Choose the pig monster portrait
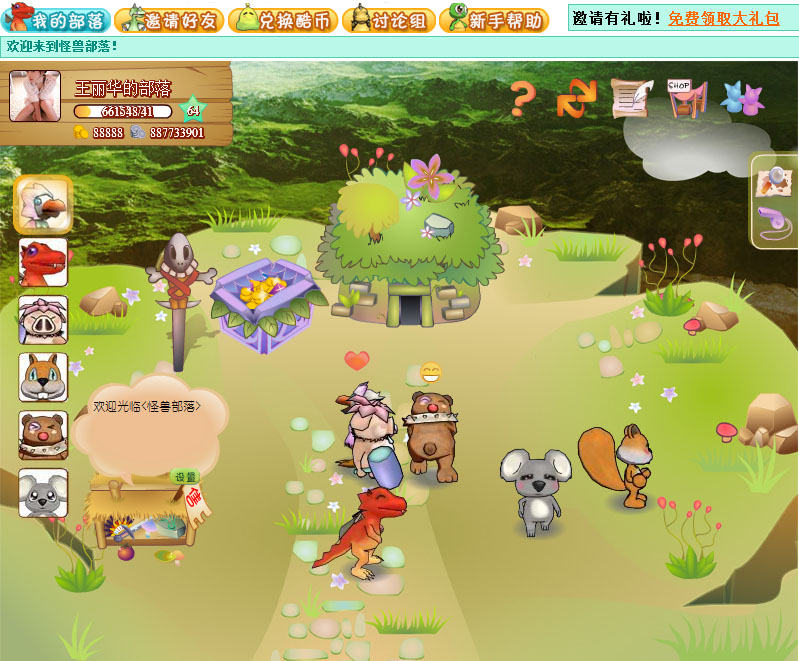The width and height of the screenshot is (799, 661). [x=43, y=320]
